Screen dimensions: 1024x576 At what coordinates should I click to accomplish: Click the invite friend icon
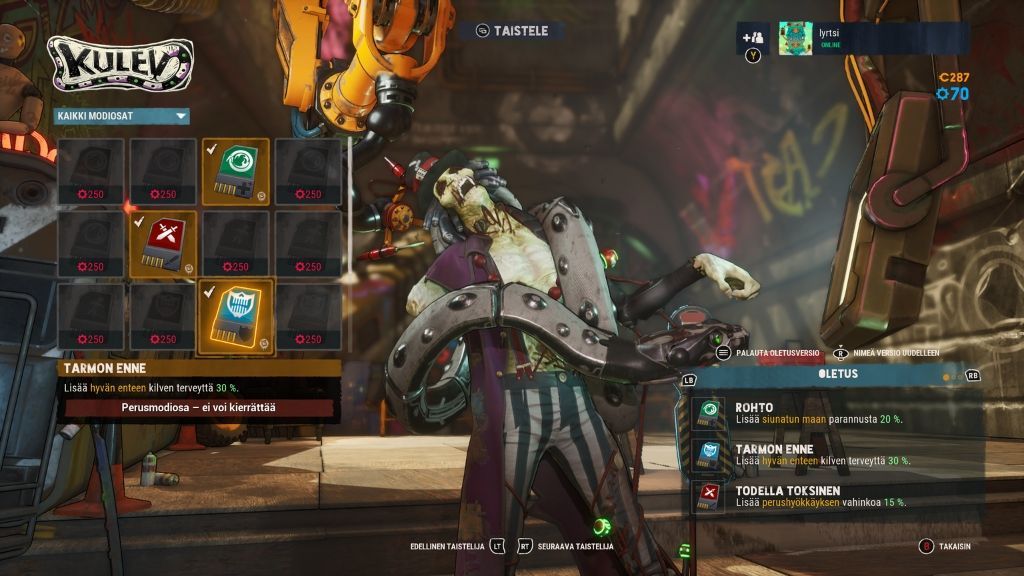tap(753, 38)
